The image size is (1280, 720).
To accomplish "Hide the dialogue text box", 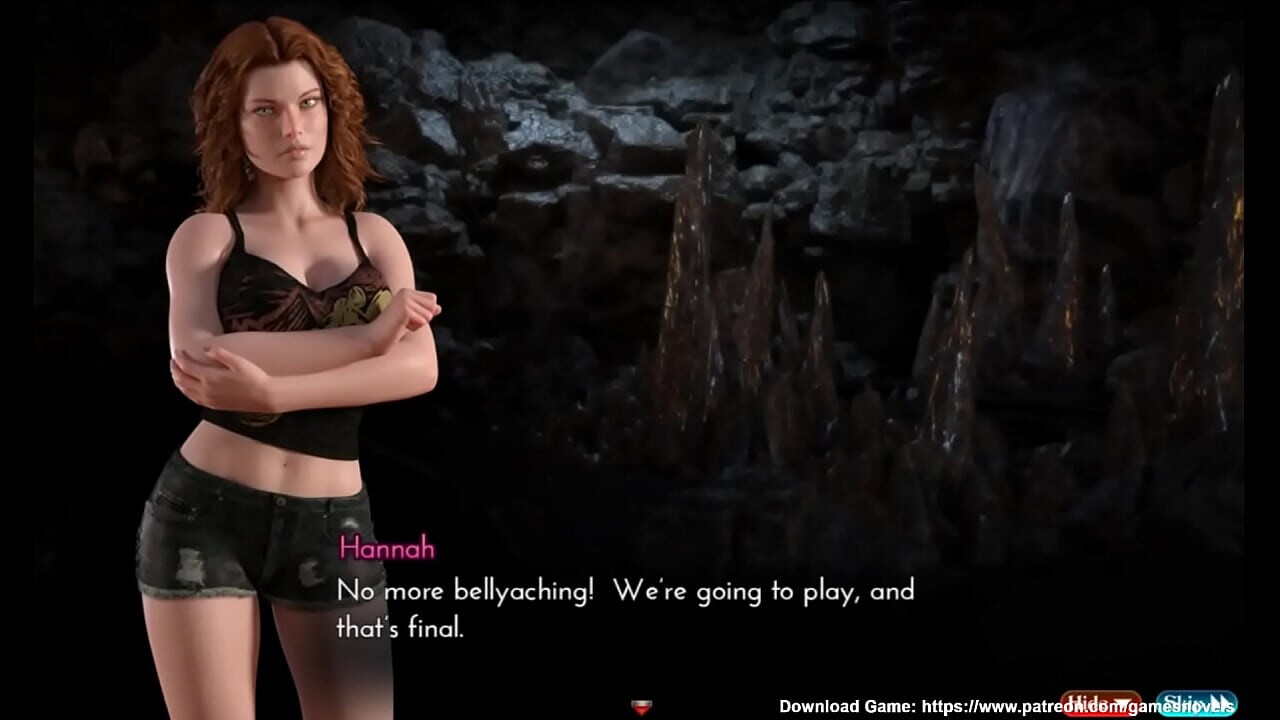I will [x=1100, y=704].
